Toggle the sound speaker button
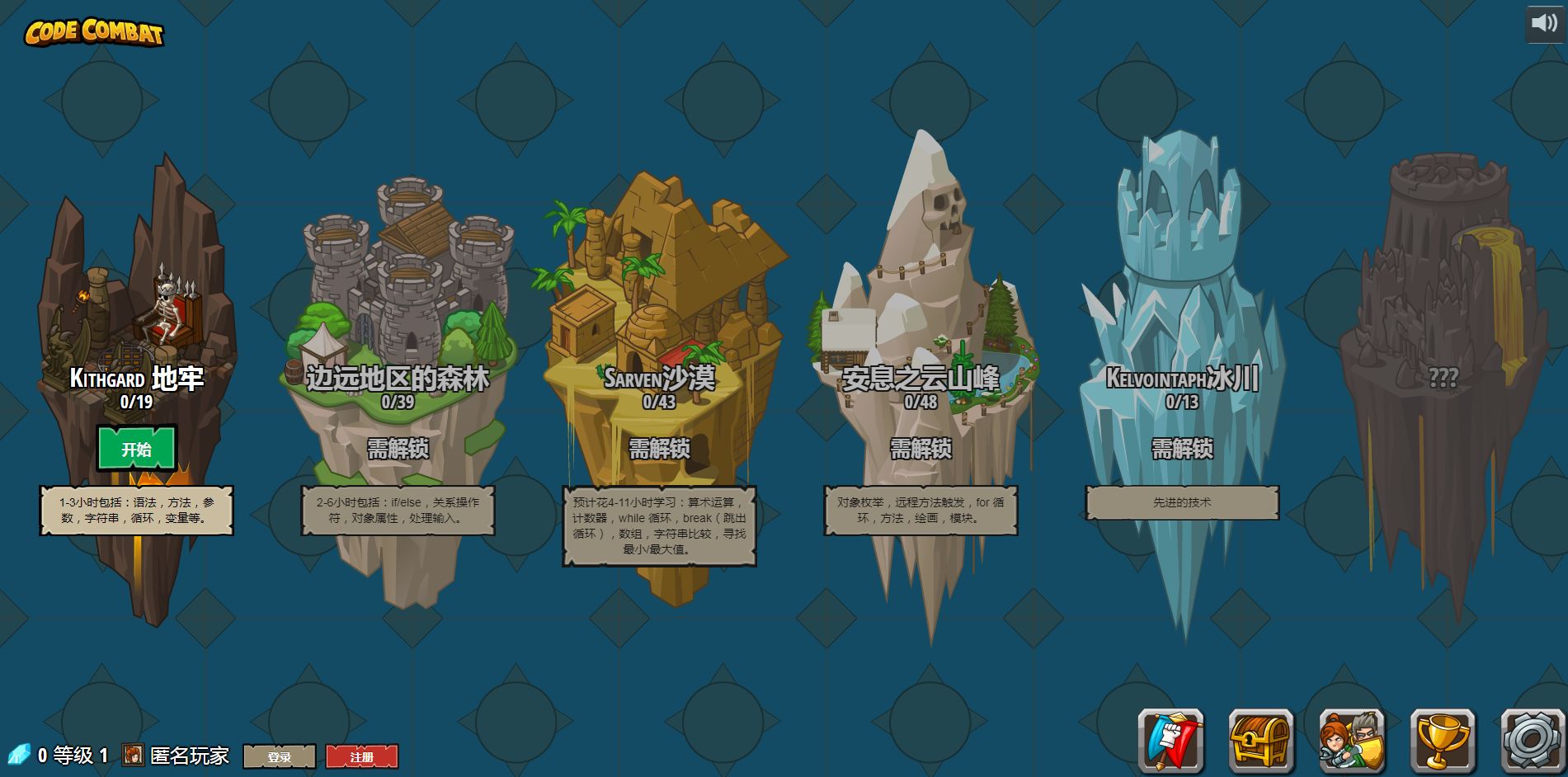1568x777 pixels. [1543, 23]
